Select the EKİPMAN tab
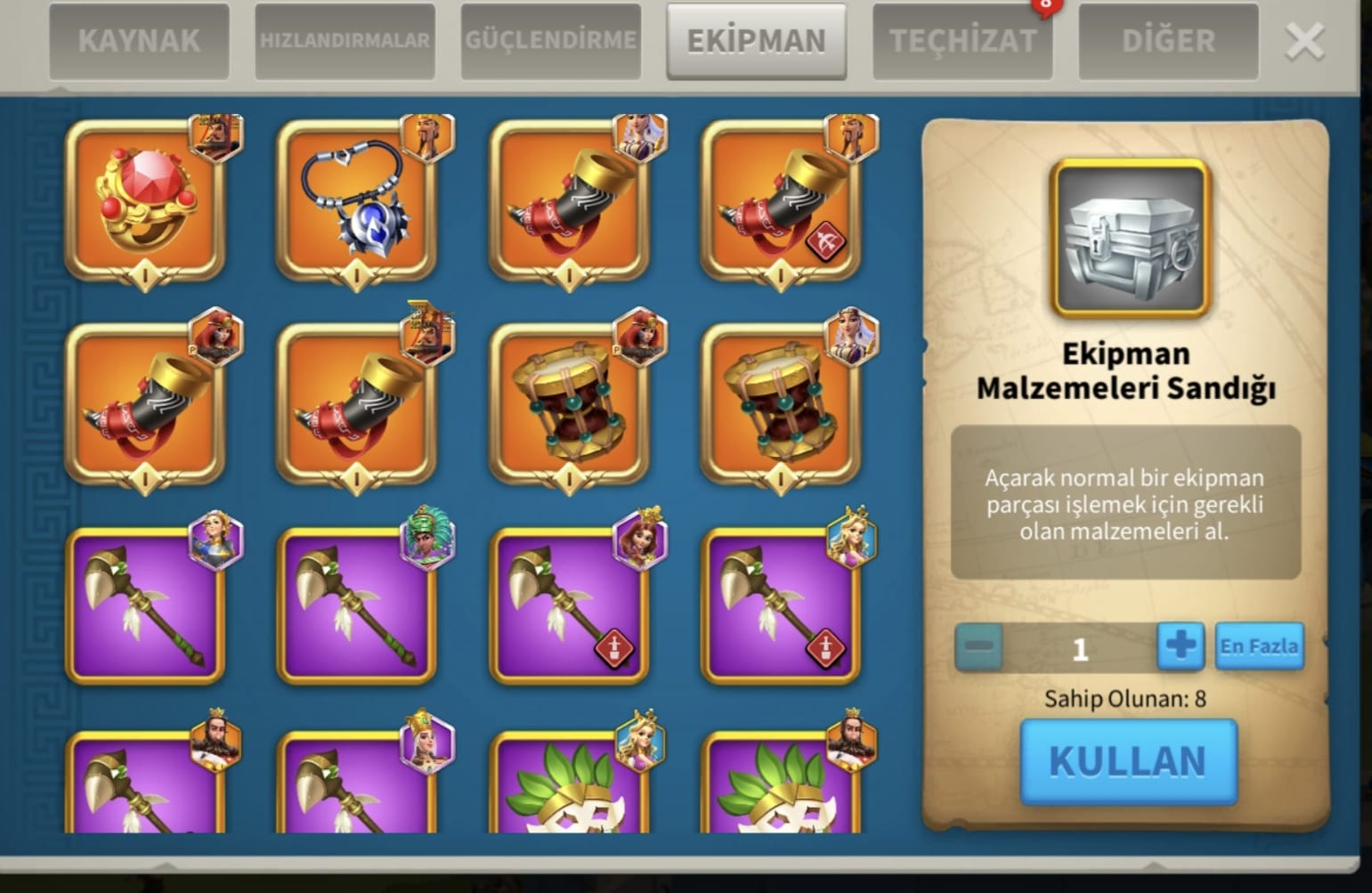 [x=756, y=41]
